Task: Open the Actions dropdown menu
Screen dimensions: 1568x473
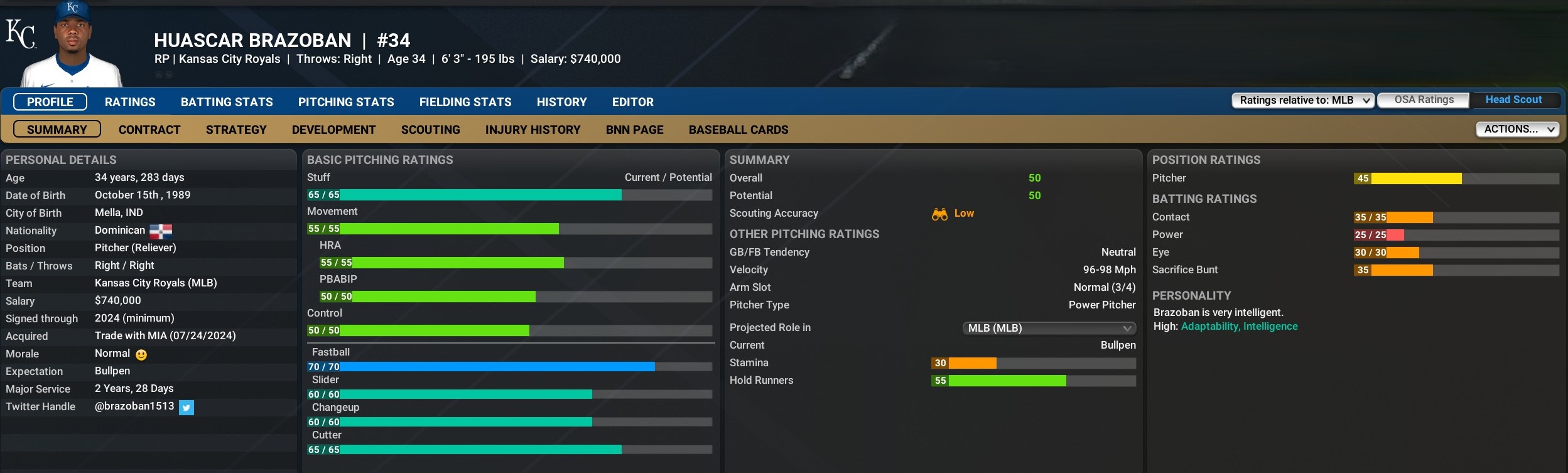Action: [1517, 129]
